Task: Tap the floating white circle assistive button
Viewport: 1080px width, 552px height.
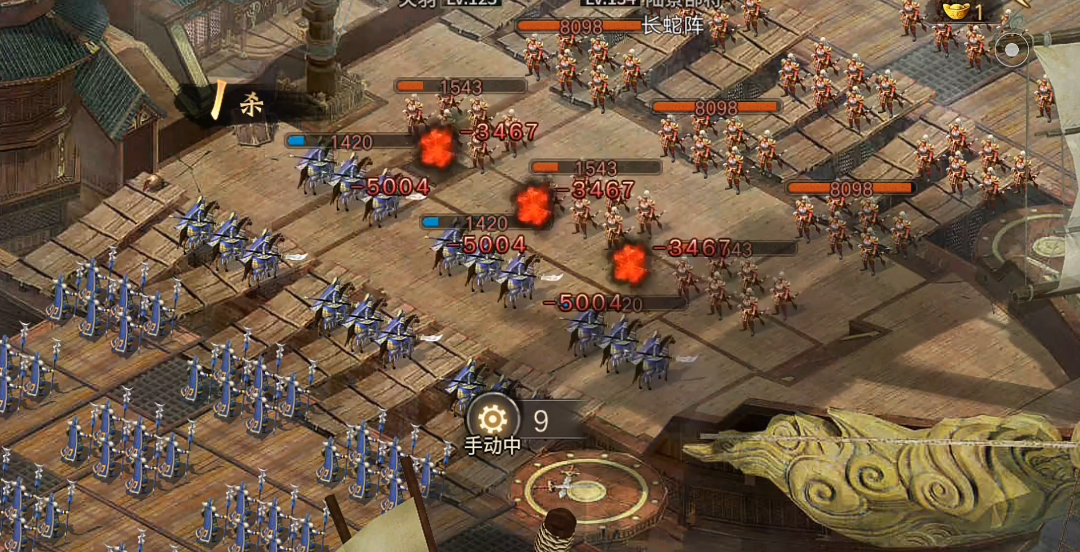Action: (1013, 48)
